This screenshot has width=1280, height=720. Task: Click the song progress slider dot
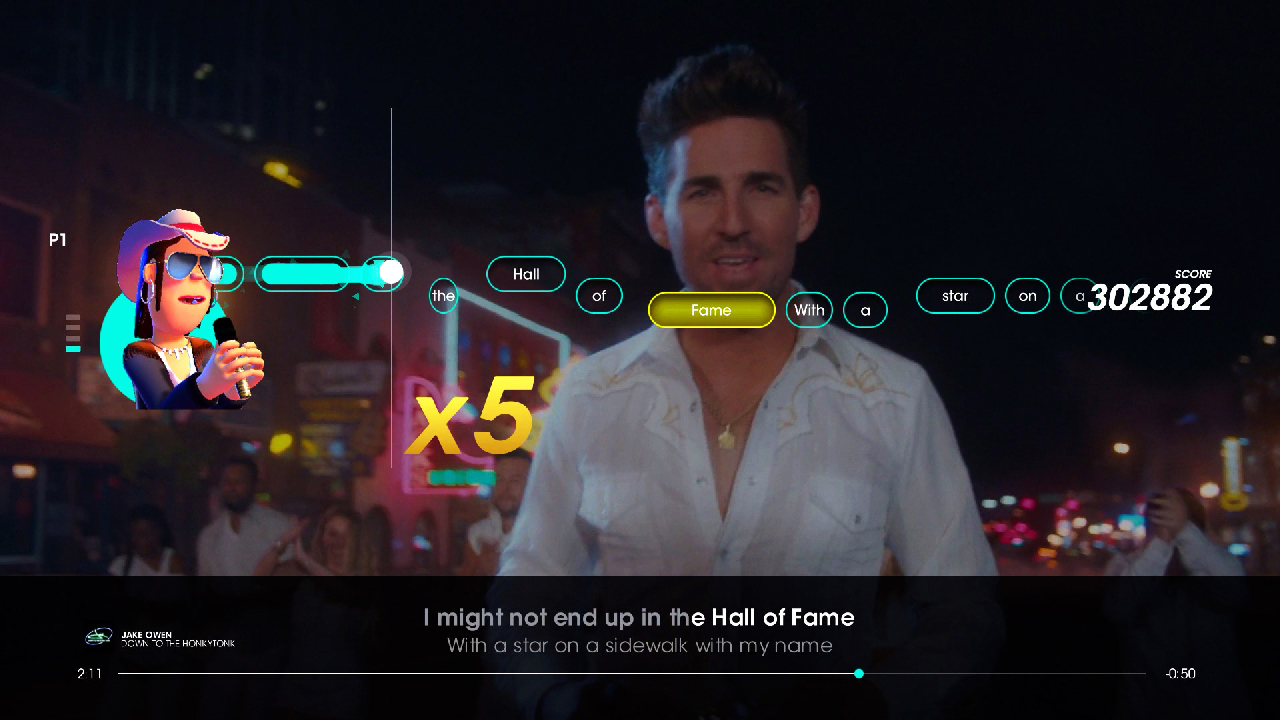[858, 673]
